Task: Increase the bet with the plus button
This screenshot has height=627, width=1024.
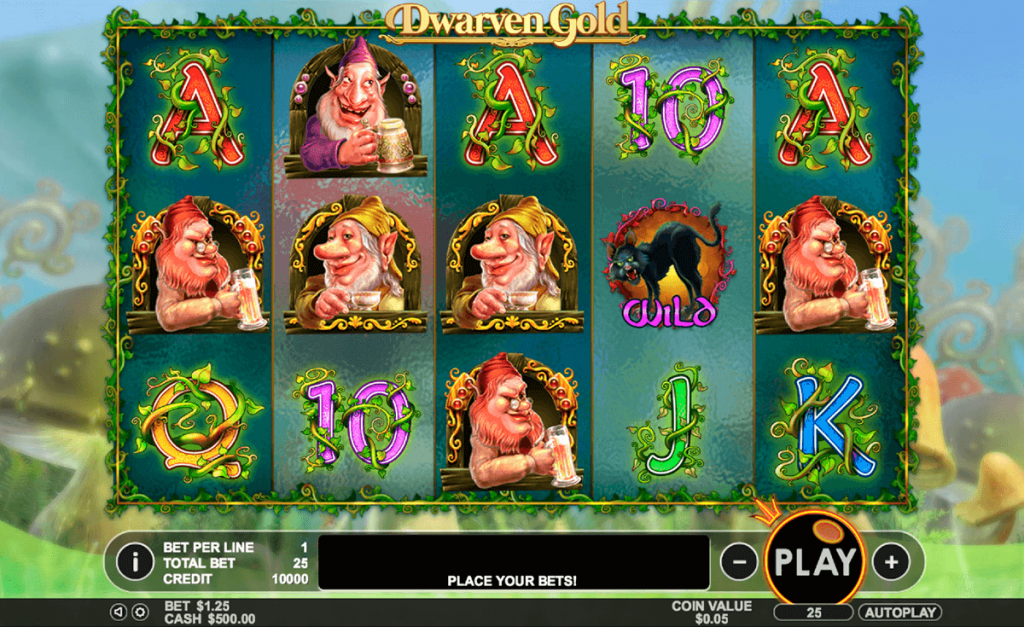Action: pos(890,562)
